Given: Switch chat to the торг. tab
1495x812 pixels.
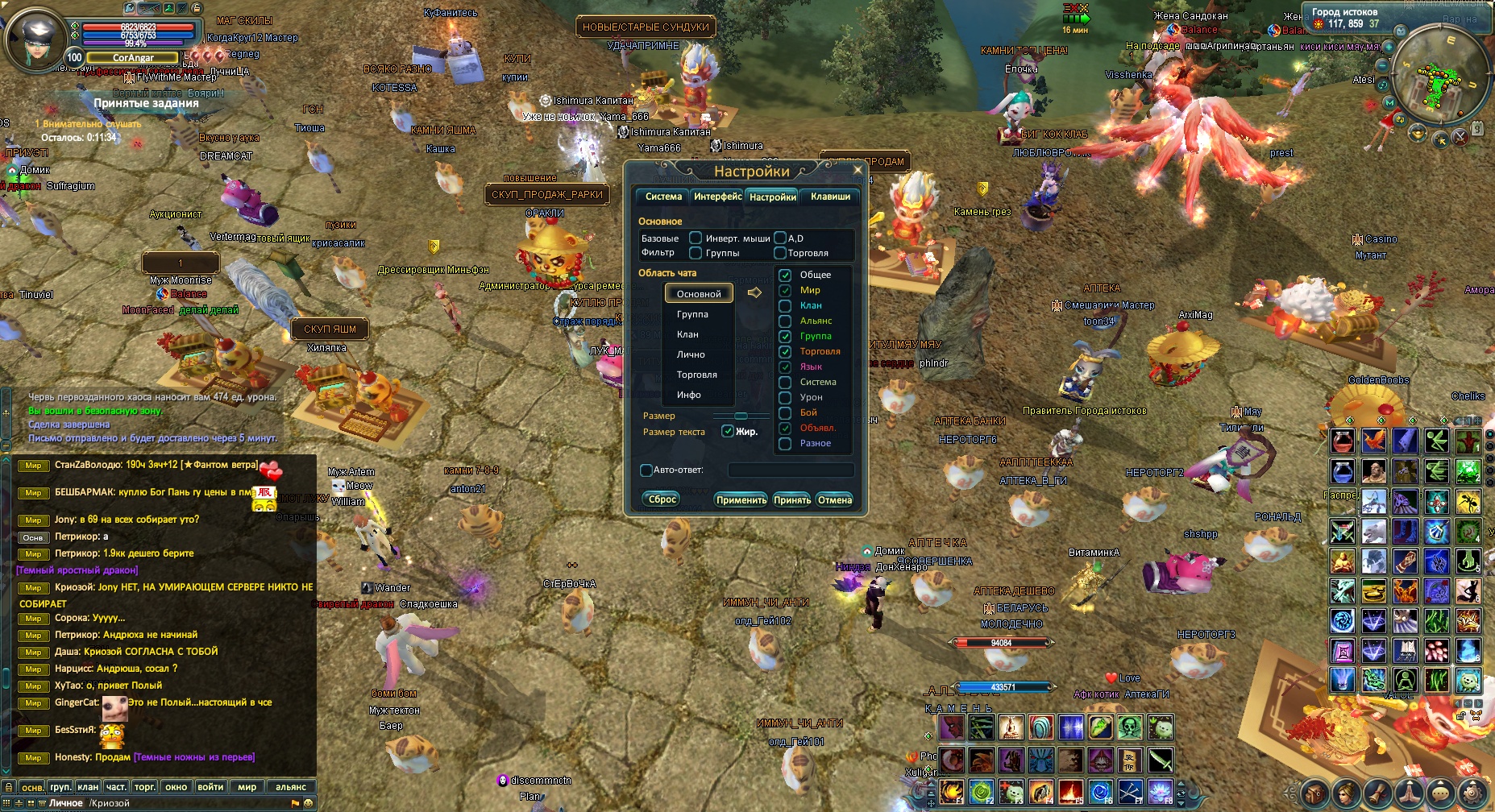Looking at the screenshot, I should 144,787.
